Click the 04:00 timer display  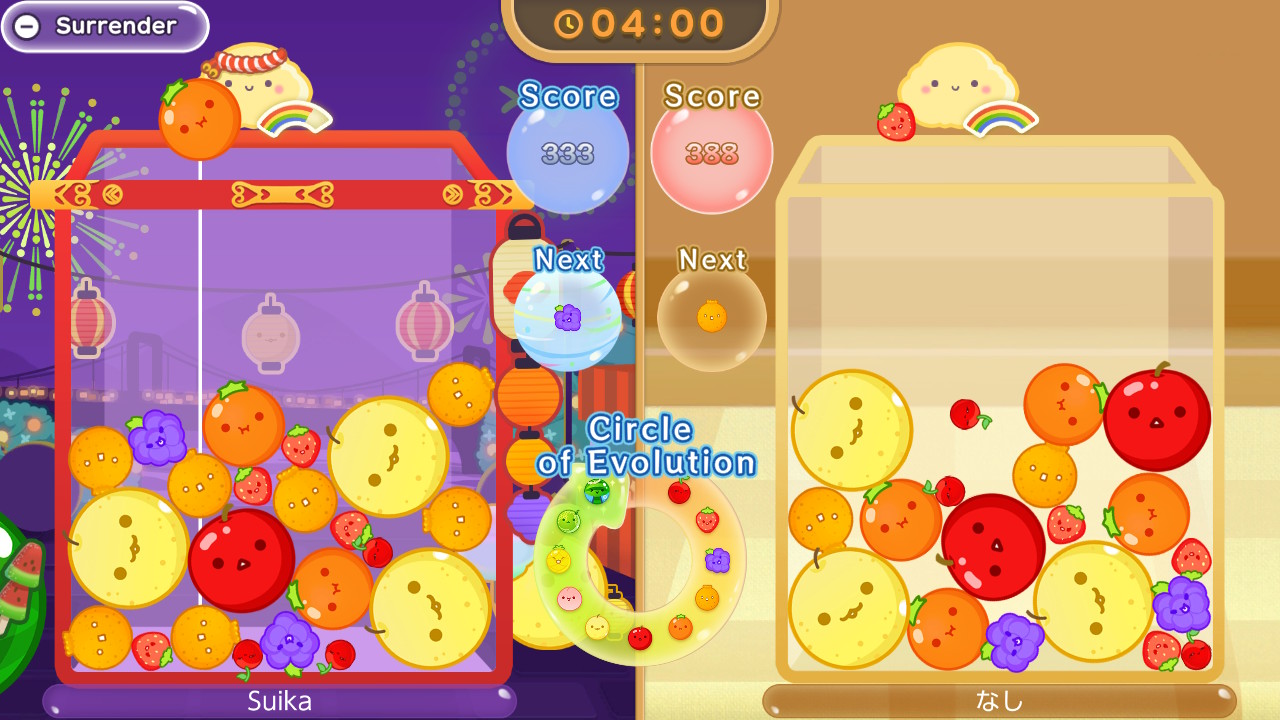650,26
